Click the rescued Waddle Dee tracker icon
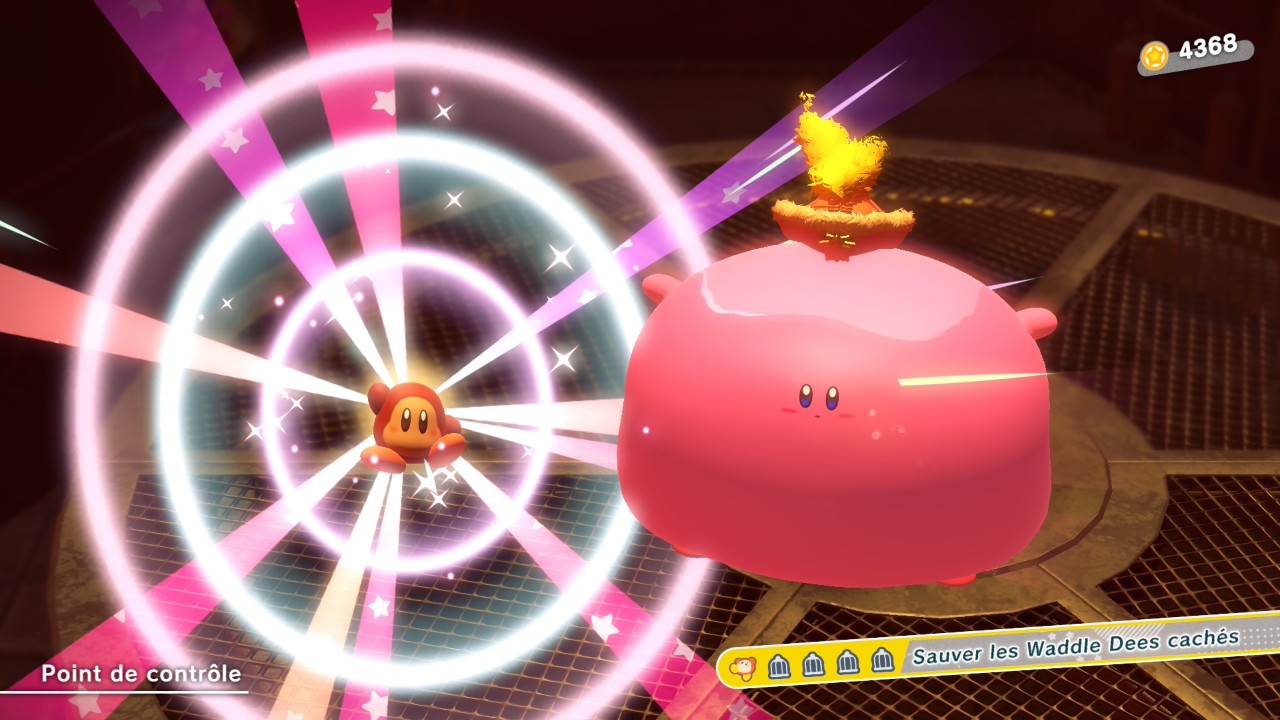 744,667
